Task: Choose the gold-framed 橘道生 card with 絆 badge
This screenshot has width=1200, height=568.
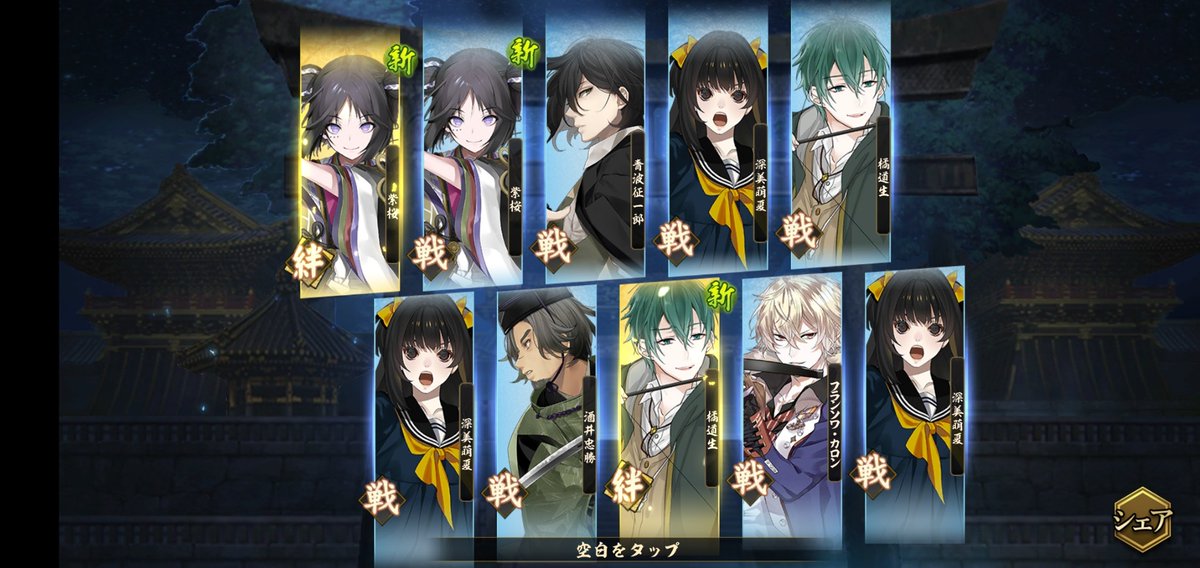Action: [668, 405]
